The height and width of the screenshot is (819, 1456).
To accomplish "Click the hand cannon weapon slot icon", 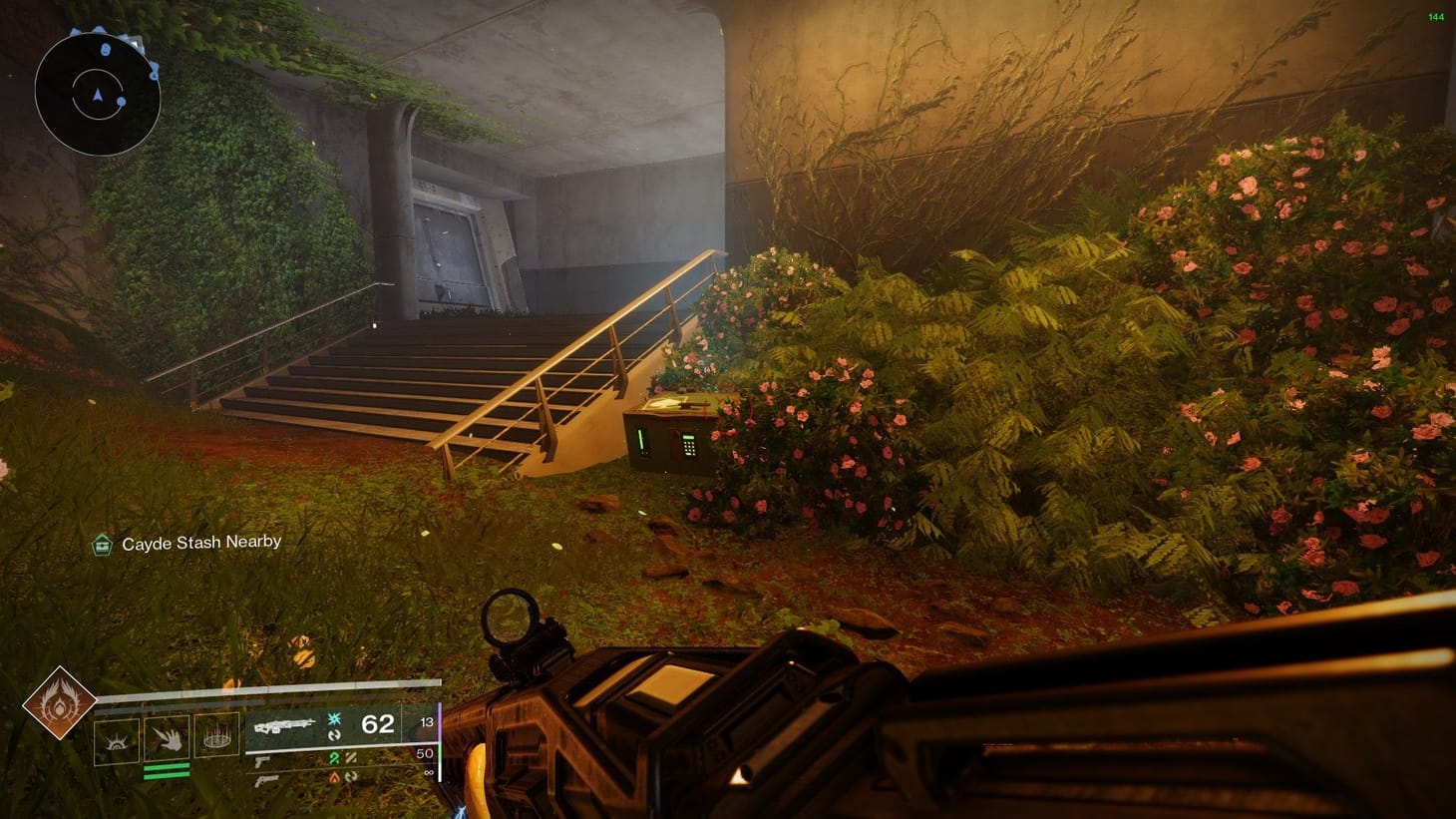I will pos(269,781).
